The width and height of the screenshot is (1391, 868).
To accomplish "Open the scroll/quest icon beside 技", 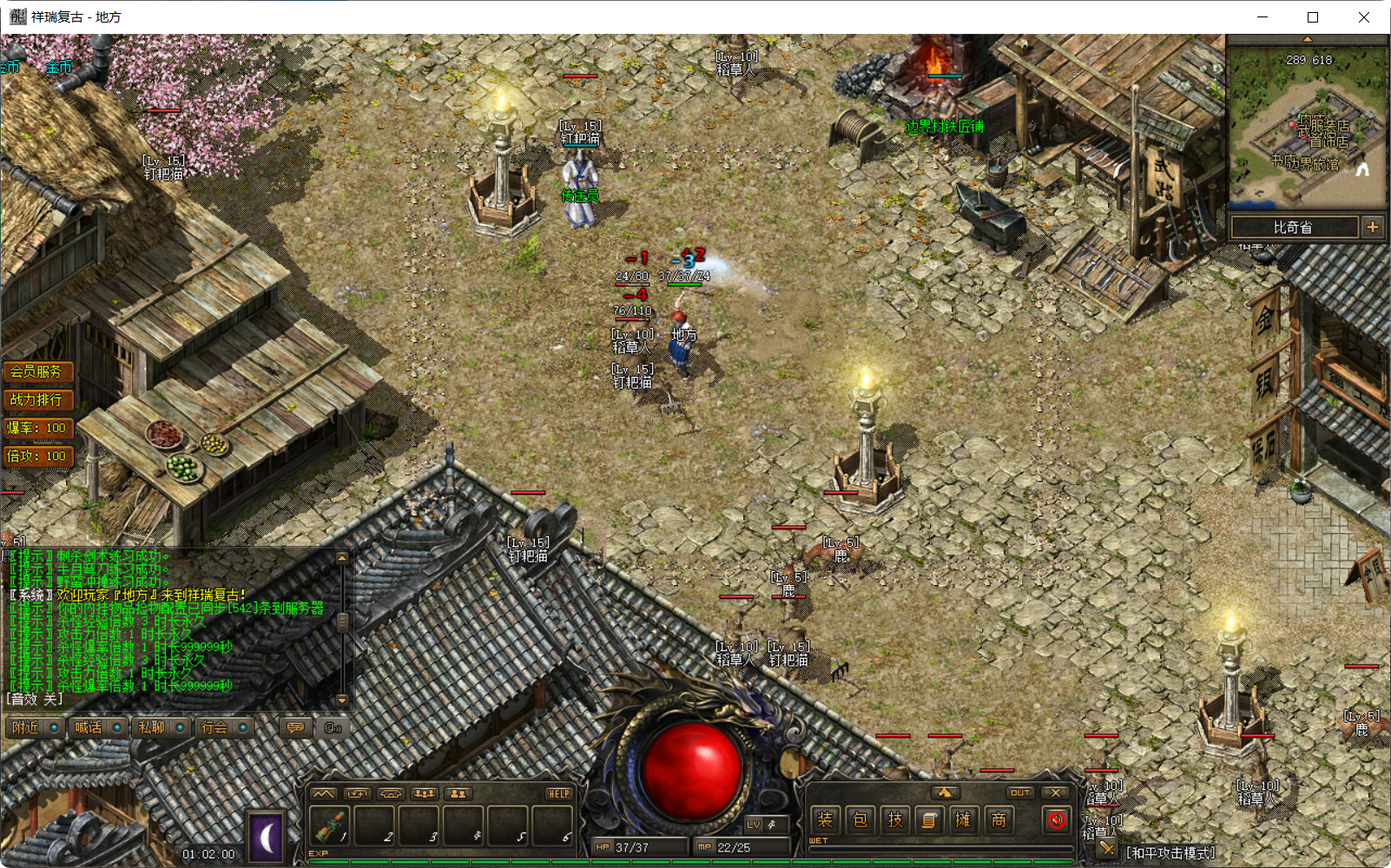I will tap(930, 819).
